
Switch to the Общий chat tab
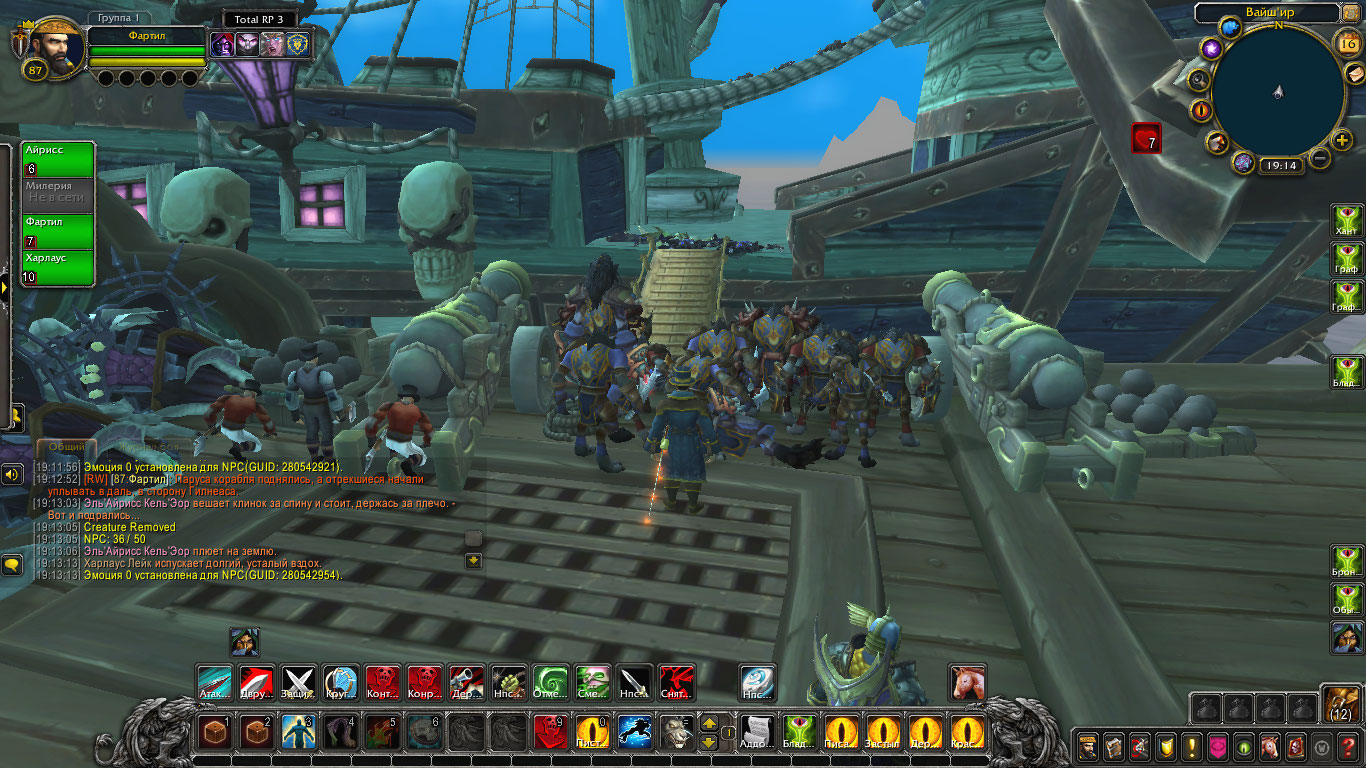click(x=67, y=447)
